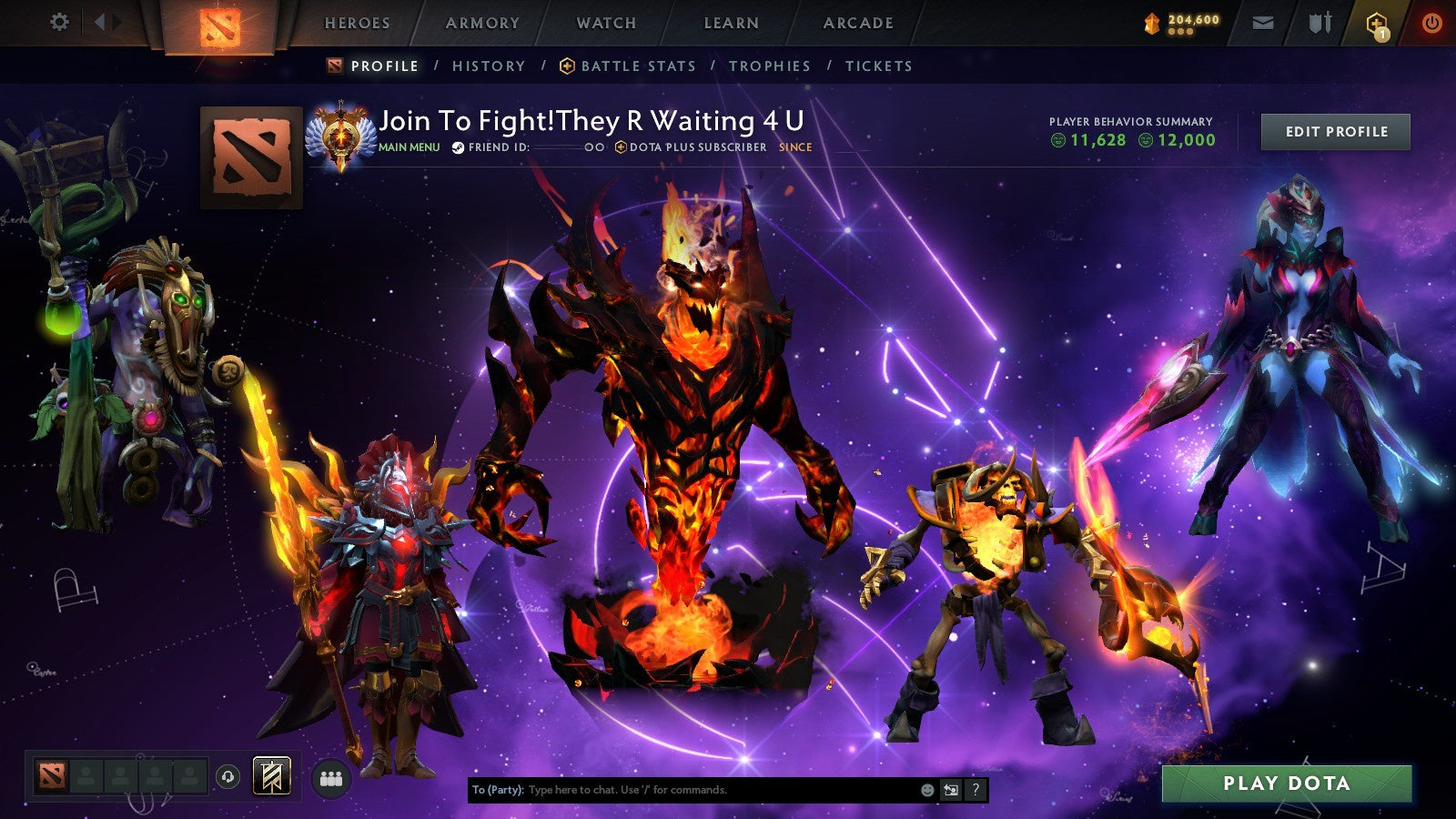Click the question mark help icon in chat bar
The image size is (1456, 819).
(x=976, y=790)
